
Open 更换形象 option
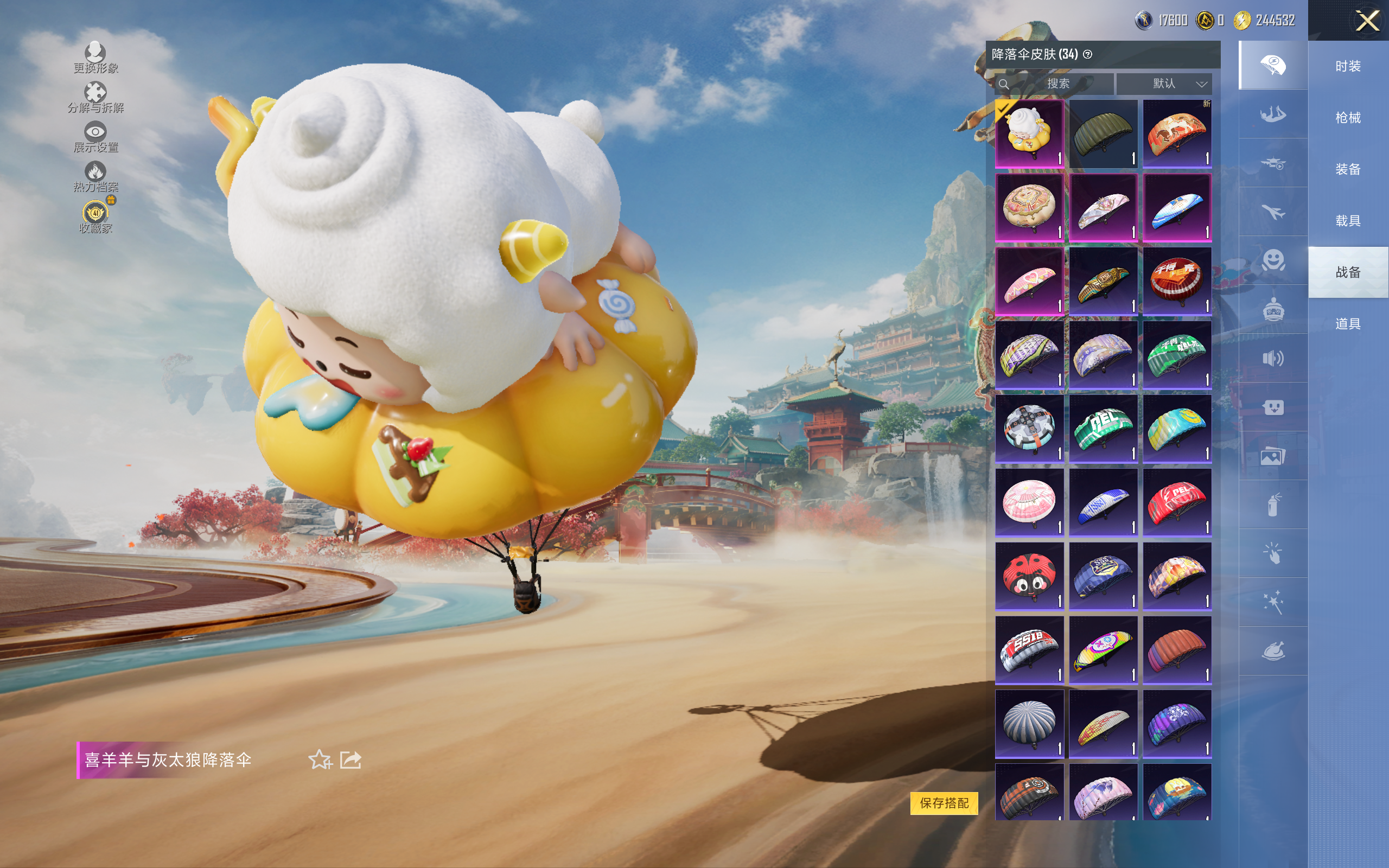[x=95, y=58]
